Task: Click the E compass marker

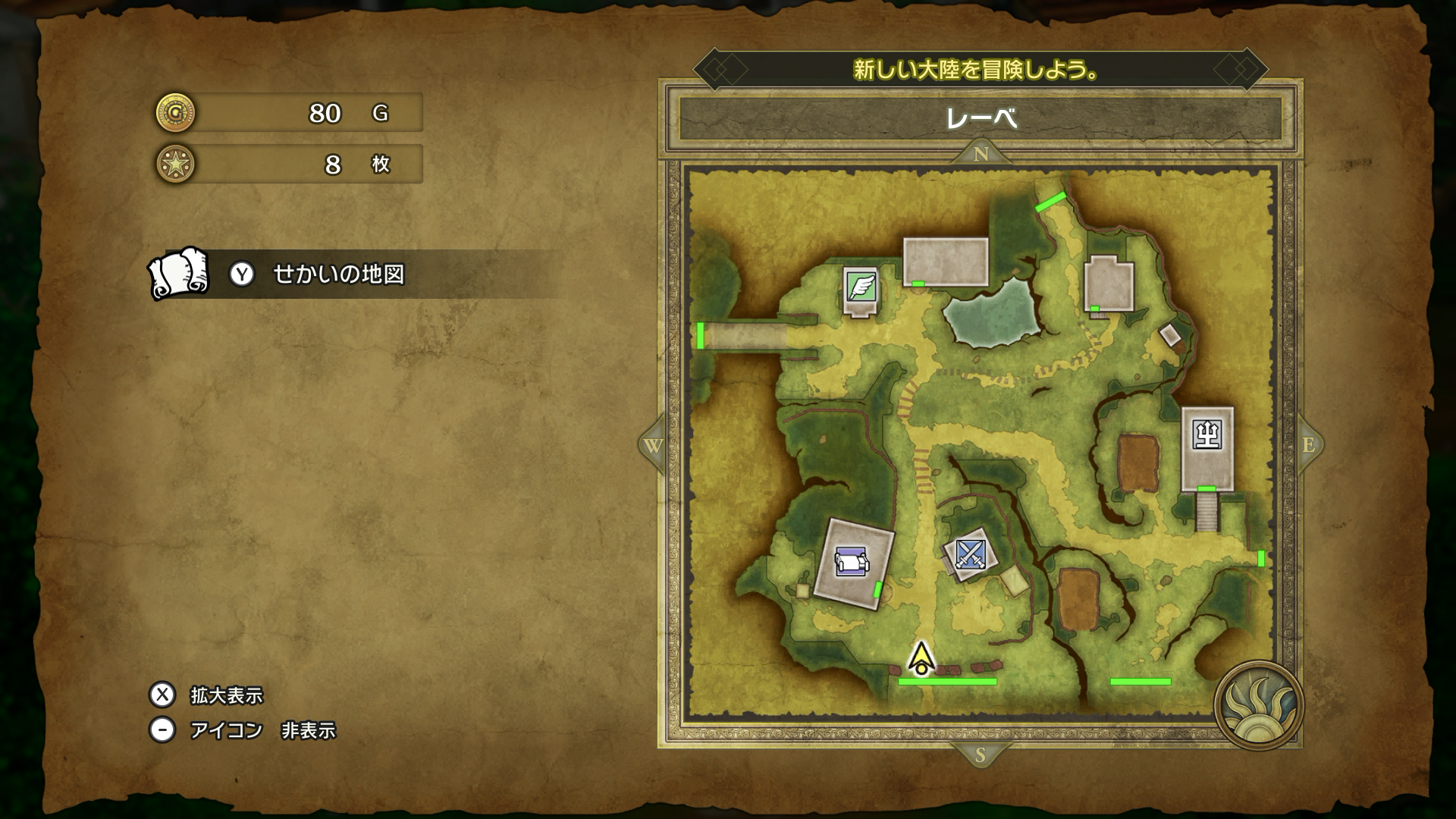Action: click(x=1309, y=445)
